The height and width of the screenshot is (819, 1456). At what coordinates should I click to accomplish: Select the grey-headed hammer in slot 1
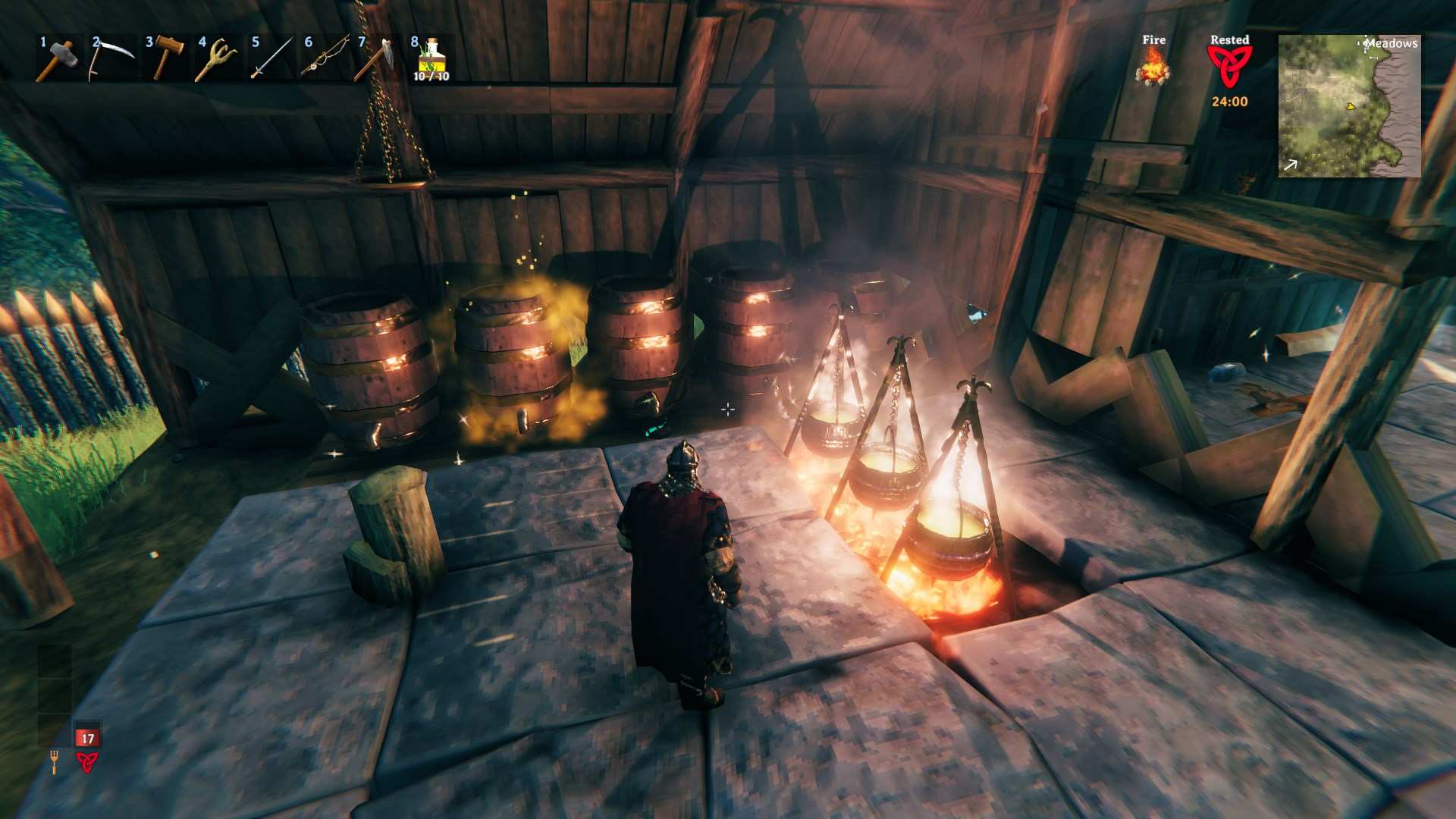click(58, 58)
